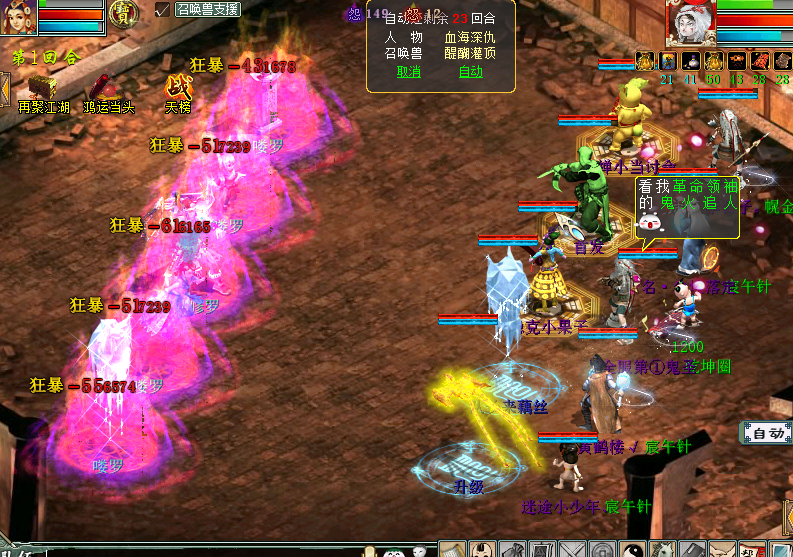Open the crossed-swords icon in bottom toolbar
This screenshot has width=793, height=557.
[x=573, y=549]
